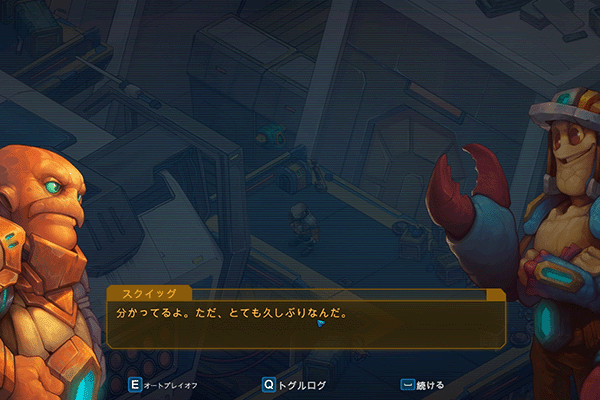
Task: Open the dialogue log via トグルログ
Action: click(295, 384)
